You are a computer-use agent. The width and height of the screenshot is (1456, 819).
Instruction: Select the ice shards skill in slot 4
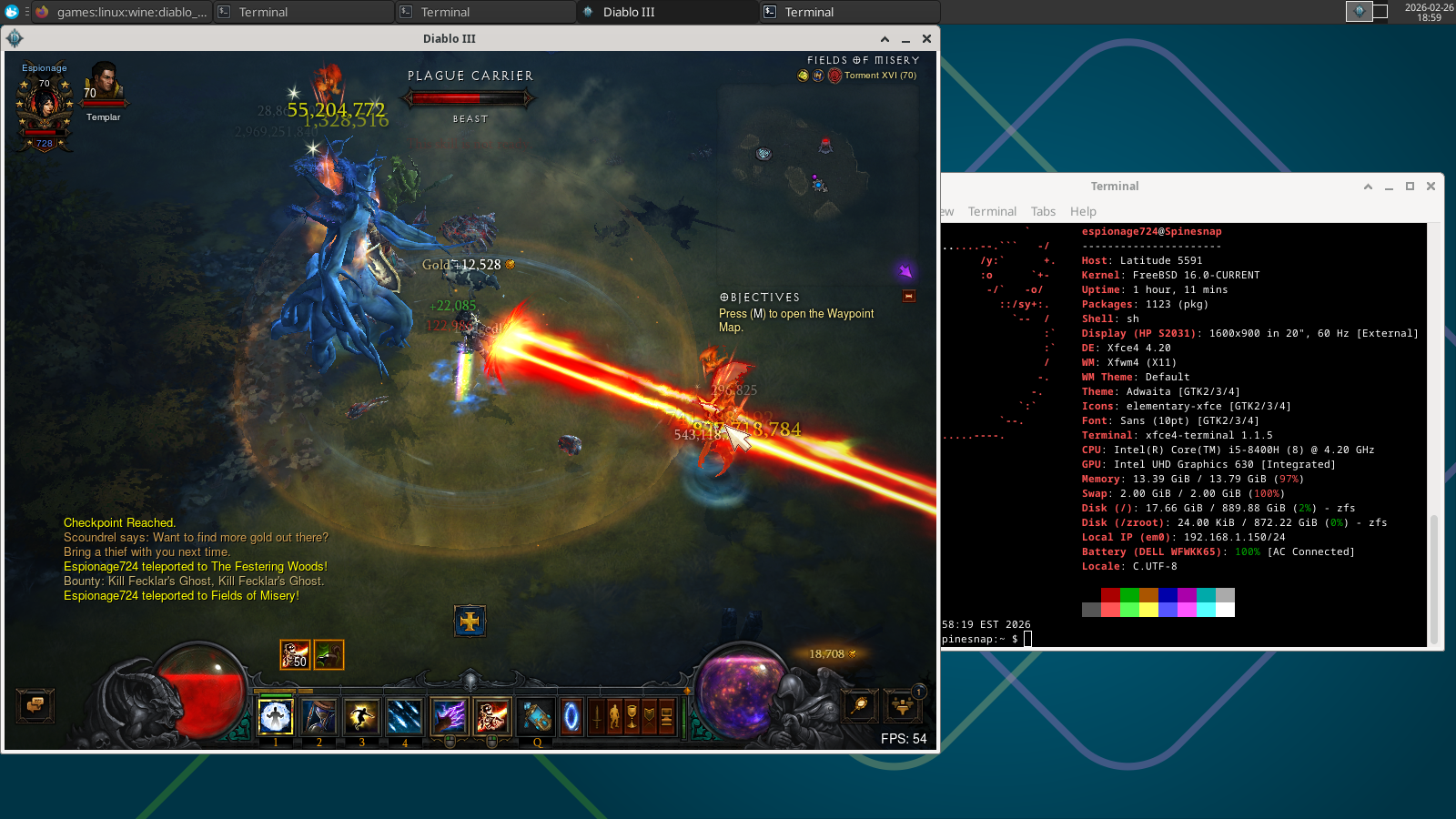click(x=404, y=718)
